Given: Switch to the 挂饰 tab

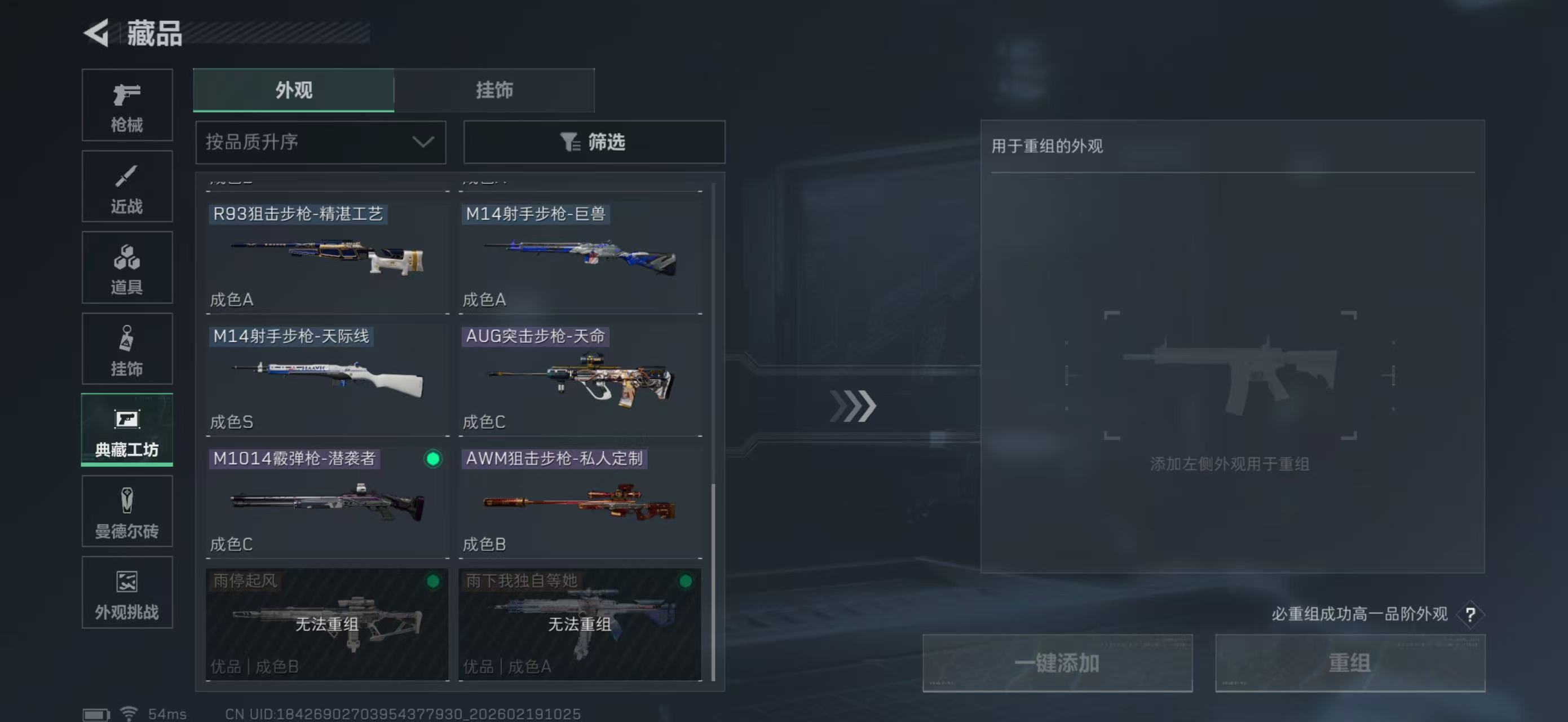Looking at the screenshot, I should tap(494, 90).
